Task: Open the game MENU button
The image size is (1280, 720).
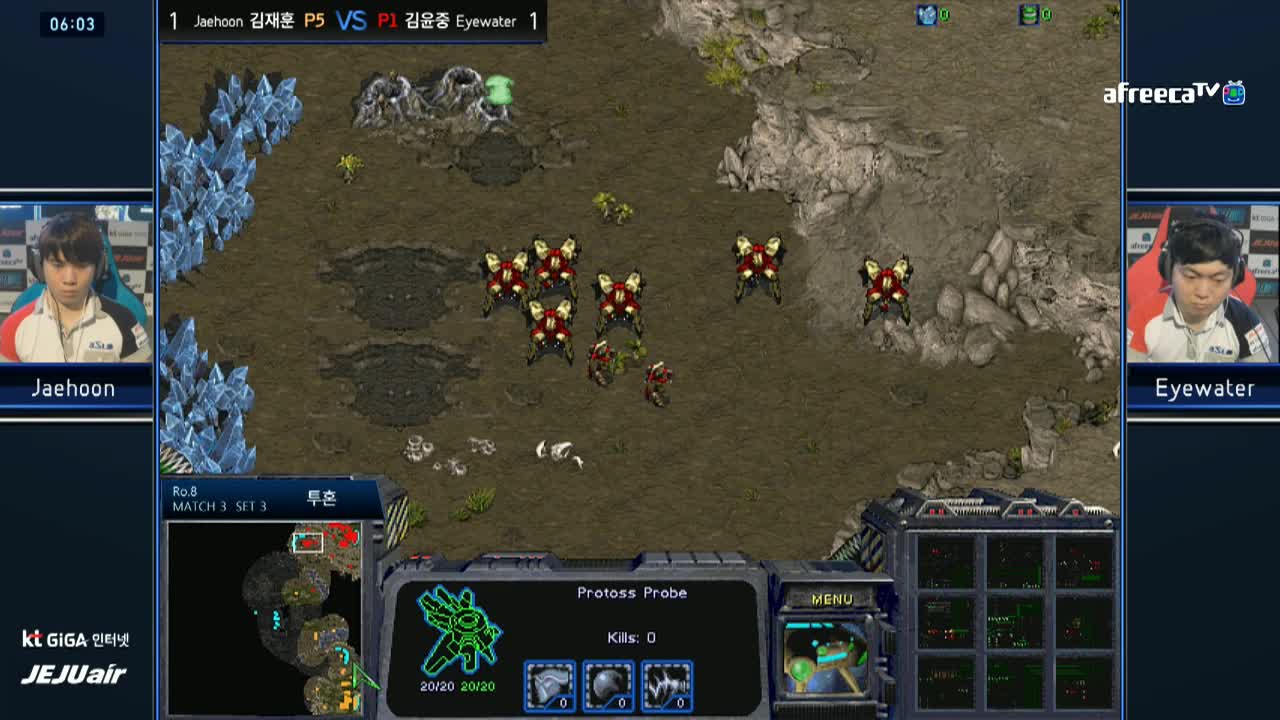Action: click(832, 599)
